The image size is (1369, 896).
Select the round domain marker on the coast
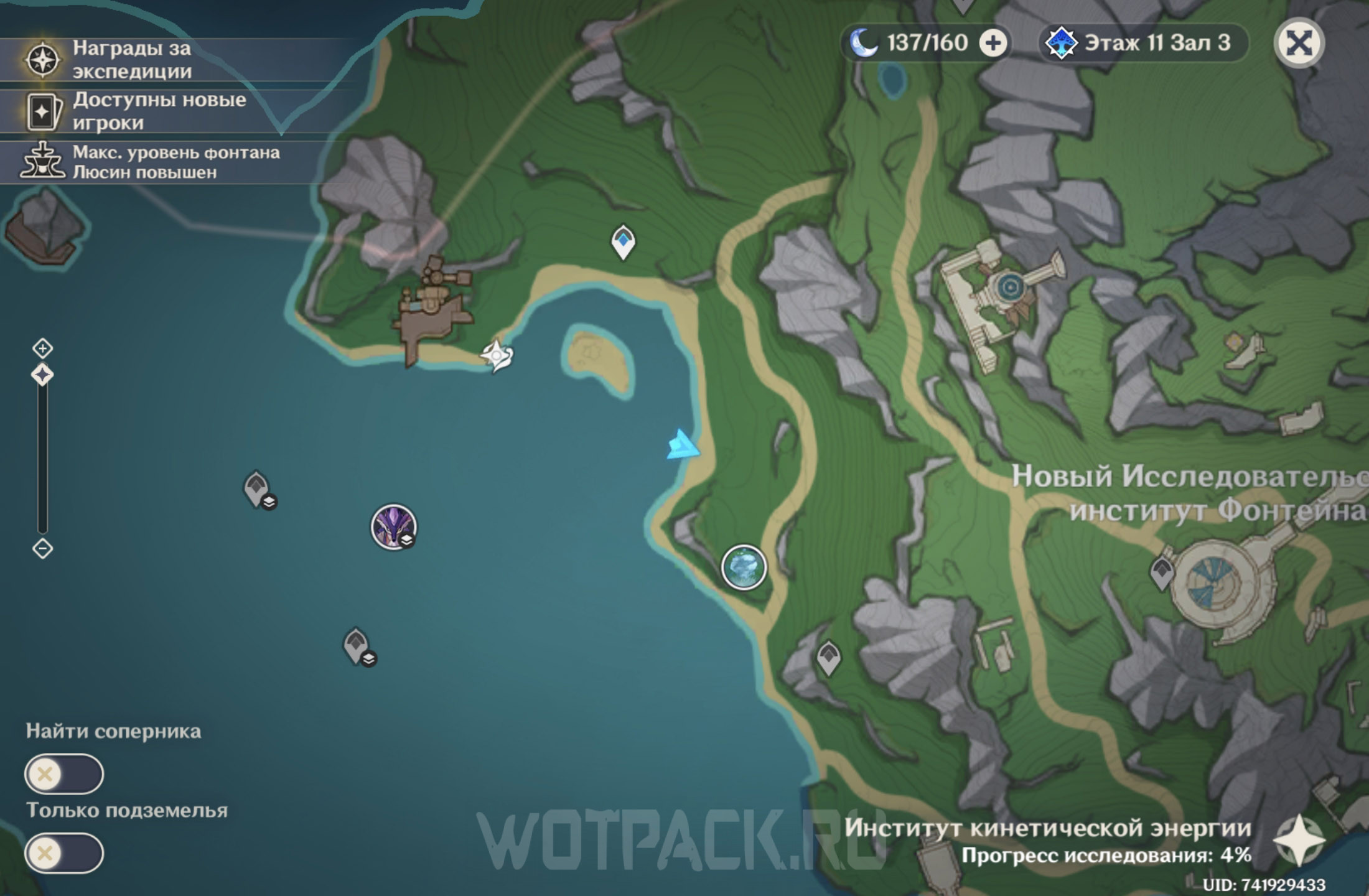coord(744,567)
